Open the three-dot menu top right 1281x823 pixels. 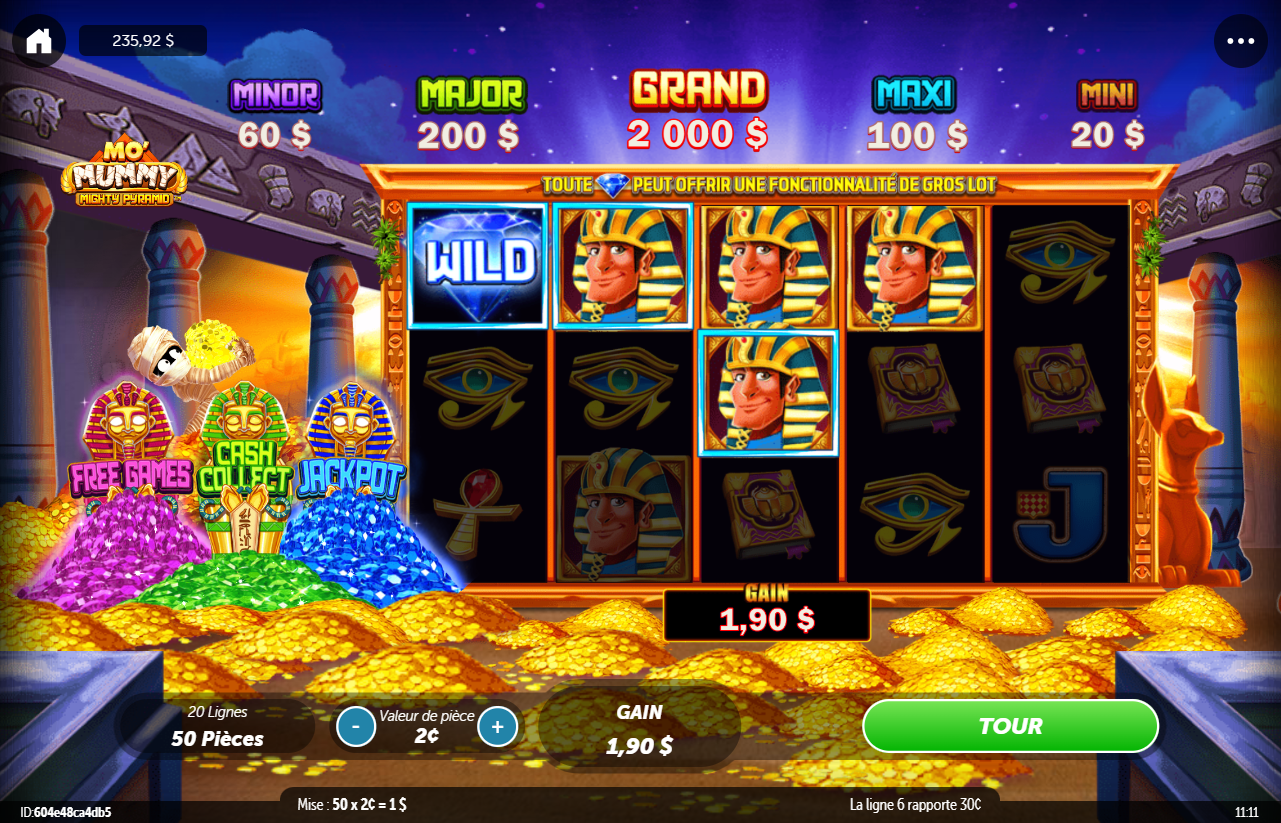pyautogui.click(x=1240, y=41)
